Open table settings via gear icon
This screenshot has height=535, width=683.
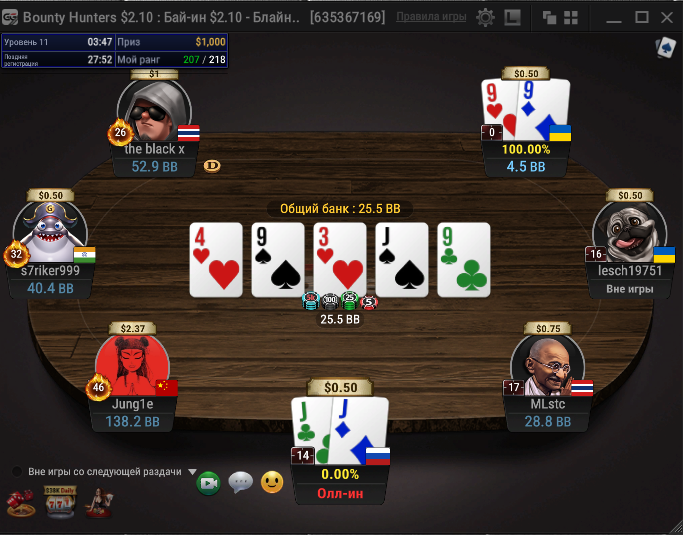486,17
